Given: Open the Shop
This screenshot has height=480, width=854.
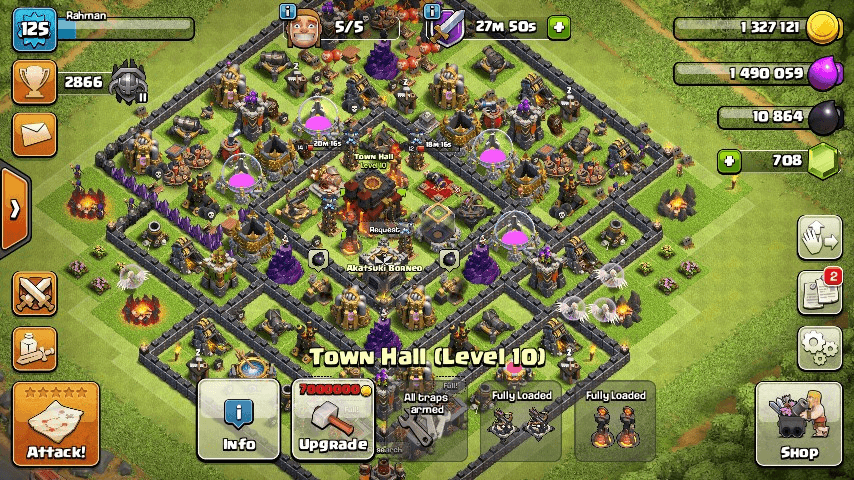Looking at the screenshot, I should (x=799, y=424).
